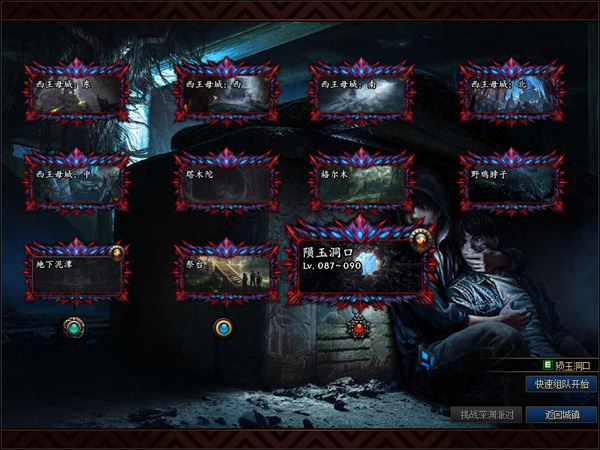Select the 塔木陀 dungeon tile
This screenshot has width=600, height=450.
226,184
